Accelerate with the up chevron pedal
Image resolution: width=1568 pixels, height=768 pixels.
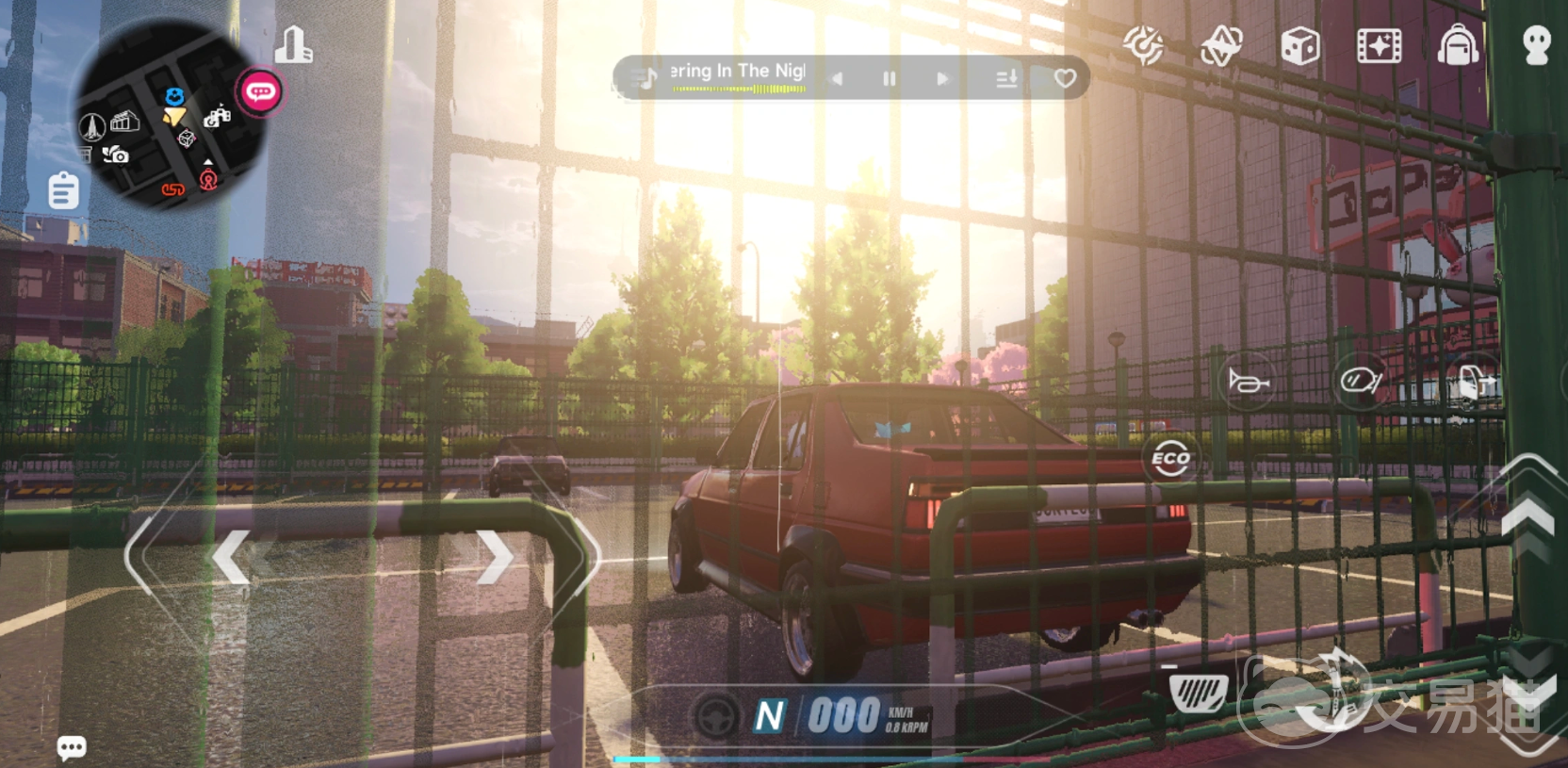(1527, 516)
